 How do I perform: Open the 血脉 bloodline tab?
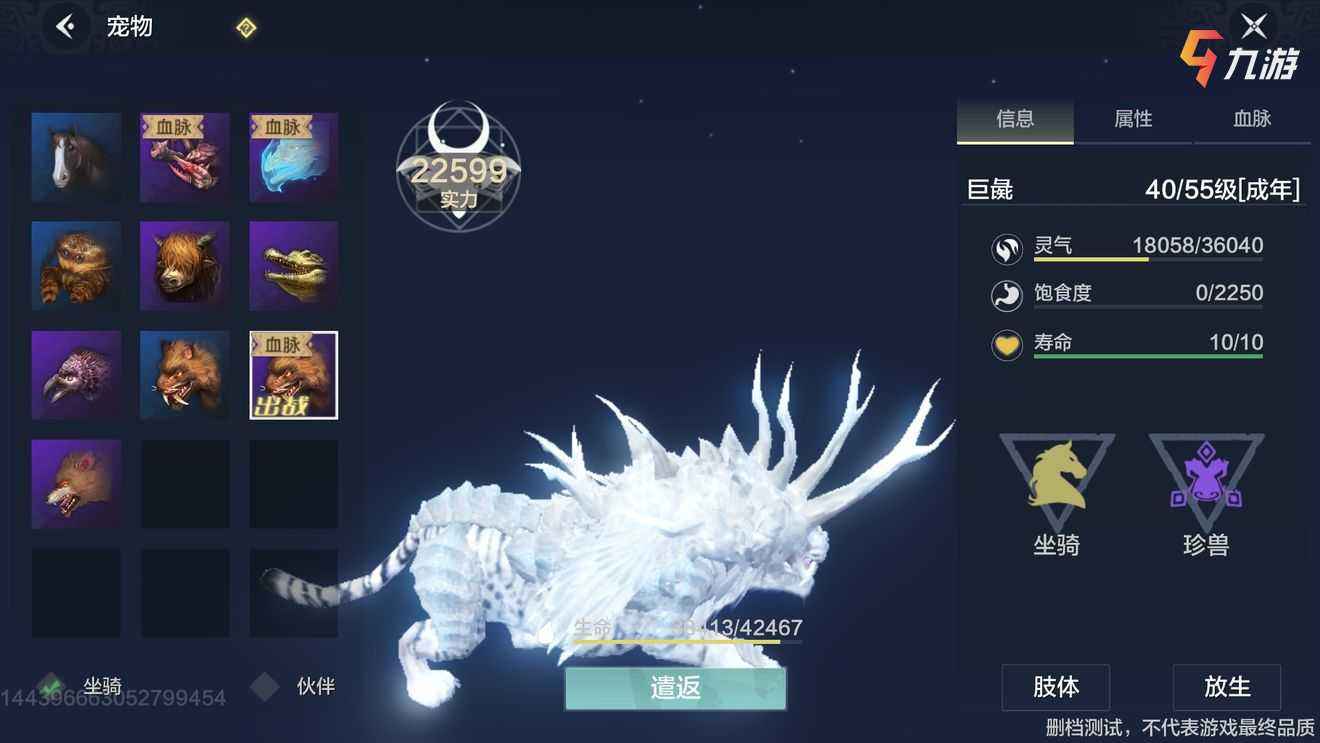click(x=1253, y=119)
